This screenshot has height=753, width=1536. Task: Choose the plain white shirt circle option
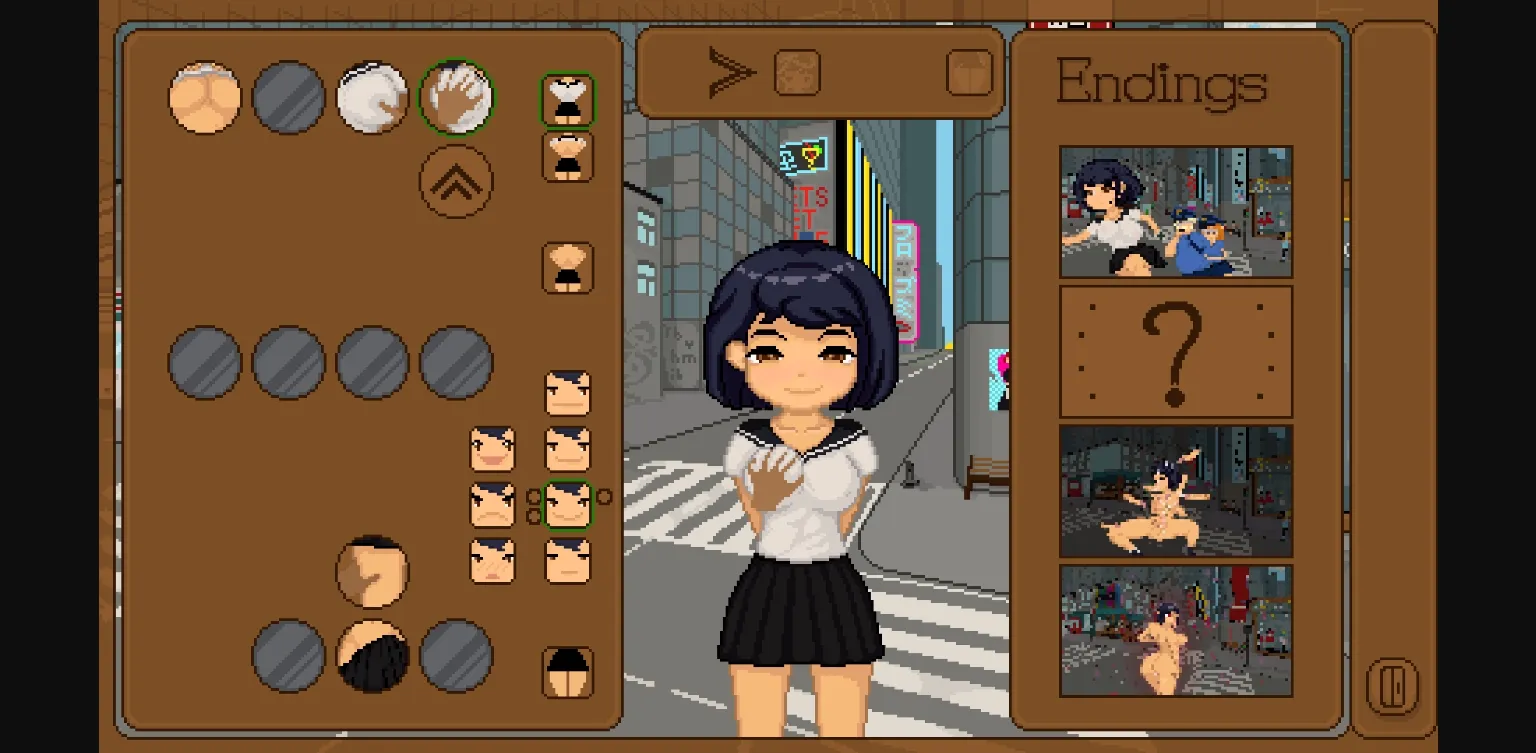tap(372, 96)
